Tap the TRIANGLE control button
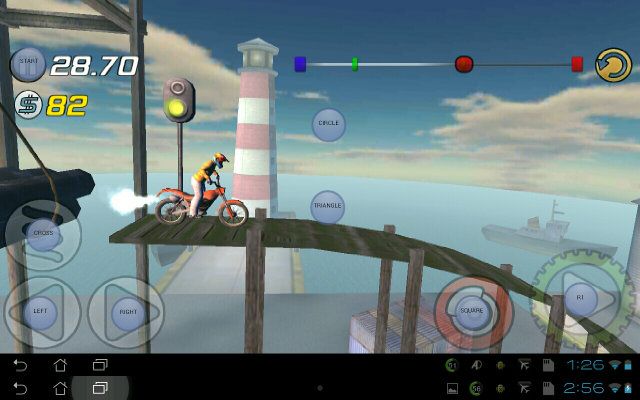The image size is (640, 400). point(328,207)
